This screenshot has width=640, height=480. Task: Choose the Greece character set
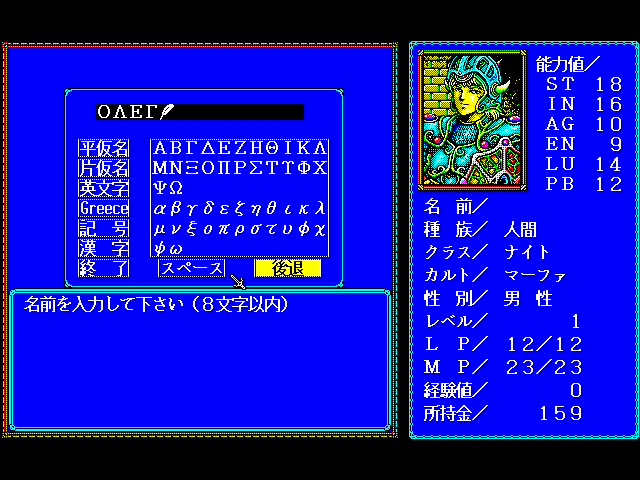coord(104,208)
